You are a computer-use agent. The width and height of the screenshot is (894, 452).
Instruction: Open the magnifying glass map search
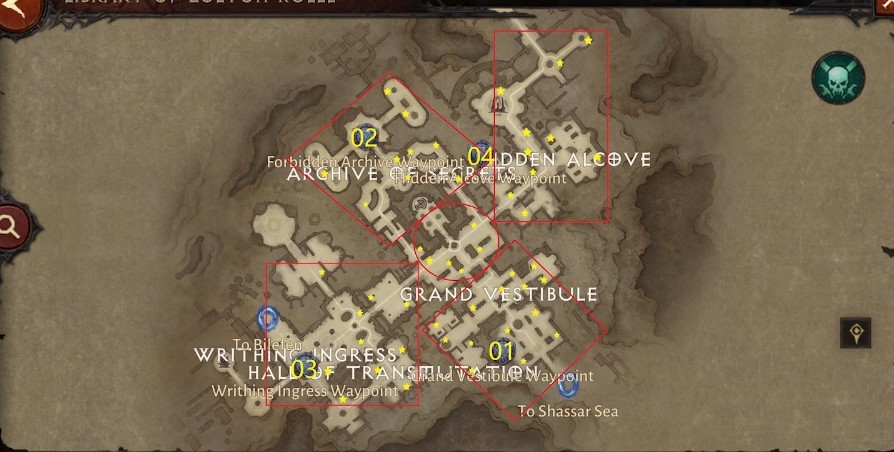pos(10,227)
